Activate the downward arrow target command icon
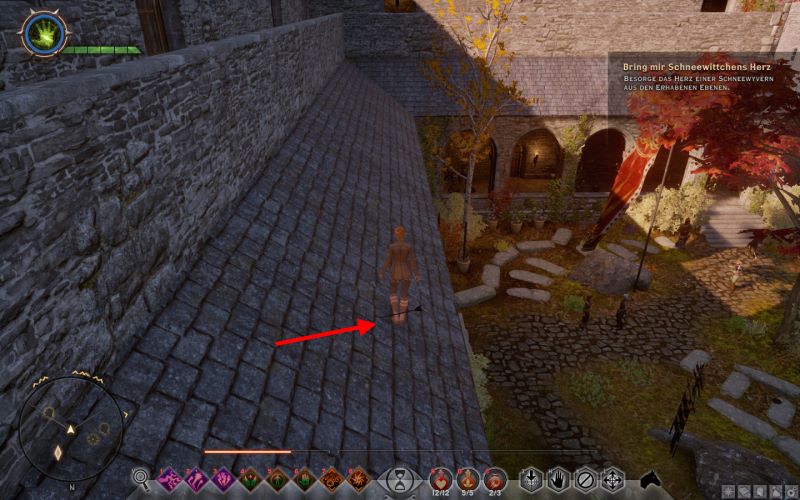 point(532,479)
